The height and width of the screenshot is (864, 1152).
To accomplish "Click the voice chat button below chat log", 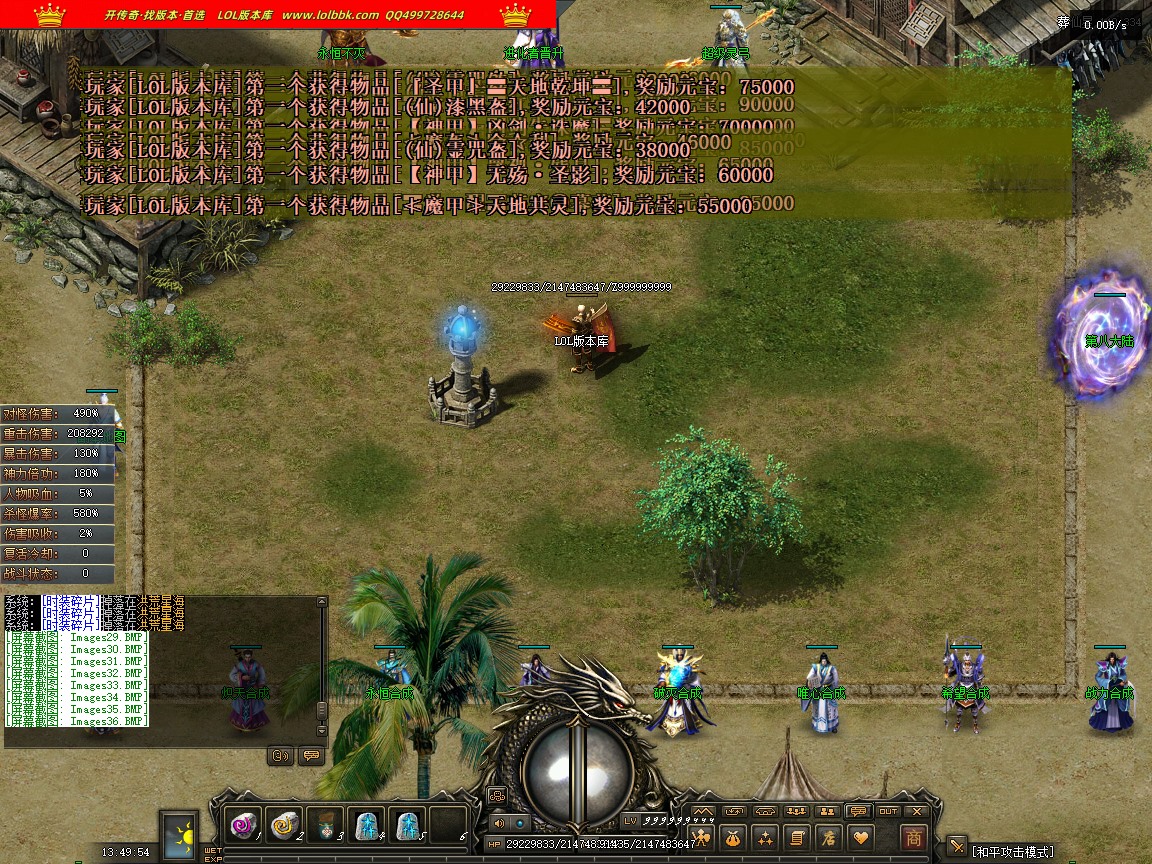I will 281,755.
